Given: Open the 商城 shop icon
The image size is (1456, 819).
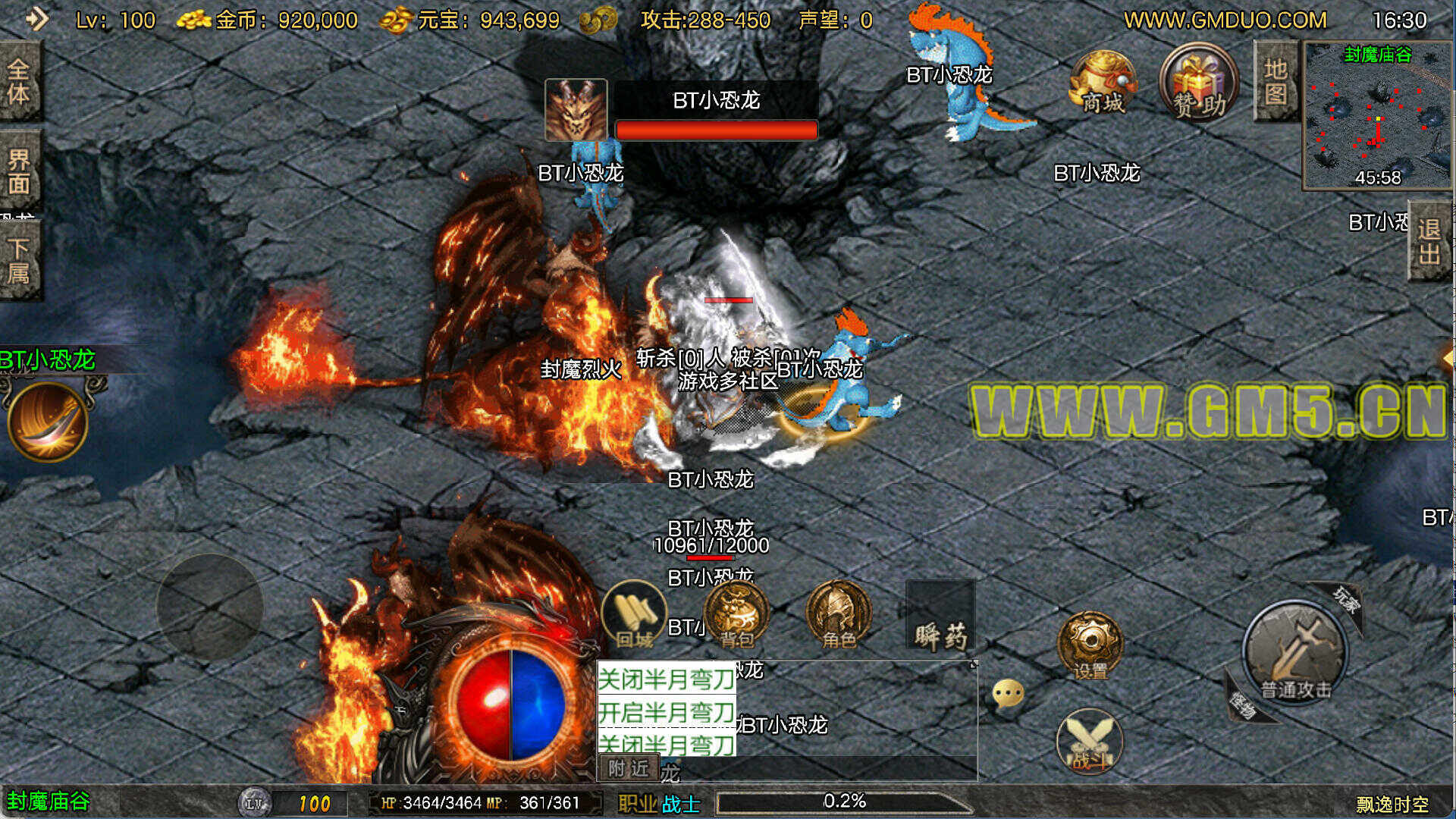Looking at the screenshot, I should pyautogui.click(x=1103, y=83).
